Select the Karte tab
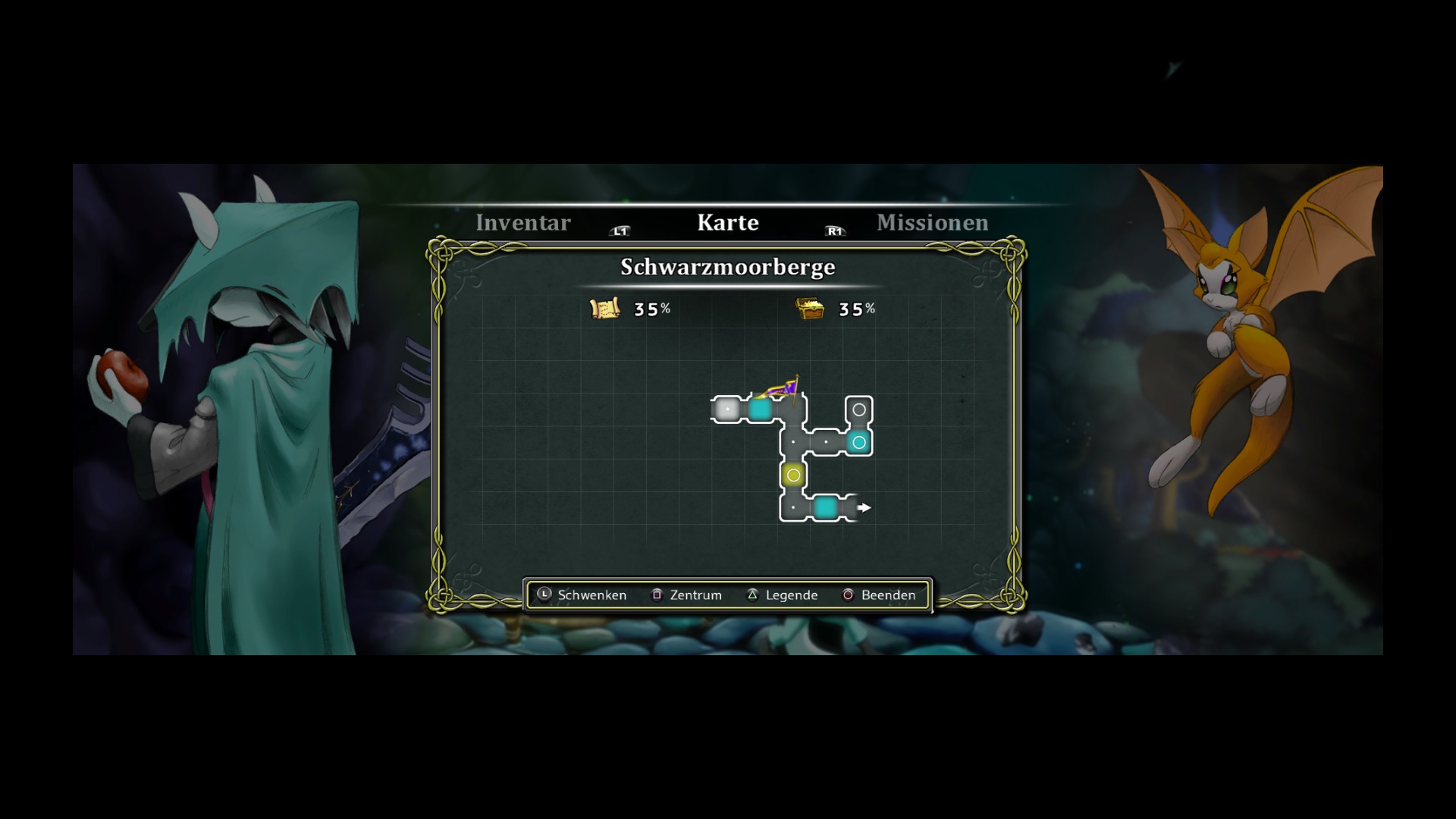 (x=727, y=222)
